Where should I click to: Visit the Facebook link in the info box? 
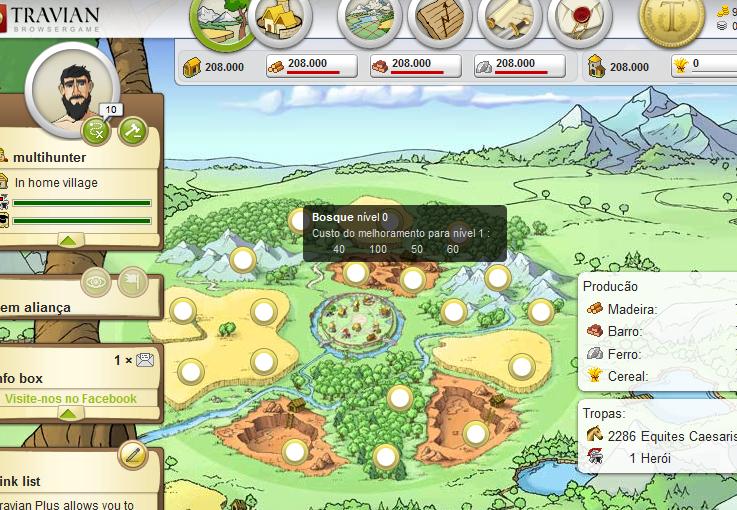(70, 399)
